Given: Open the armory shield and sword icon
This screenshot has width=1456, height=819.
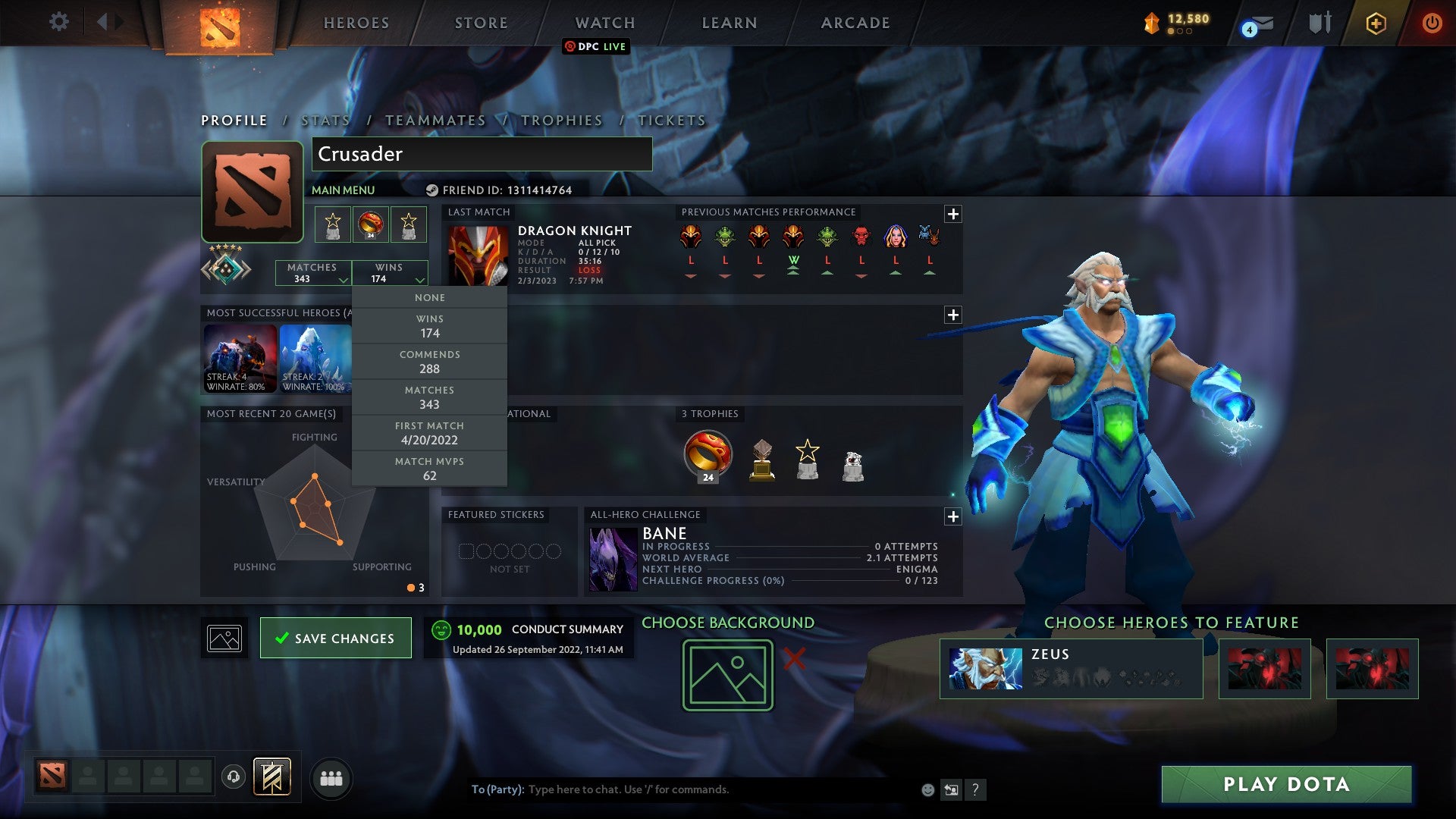Looking at the screenshot, I should pyautogui.click(x=1319, y=22).
